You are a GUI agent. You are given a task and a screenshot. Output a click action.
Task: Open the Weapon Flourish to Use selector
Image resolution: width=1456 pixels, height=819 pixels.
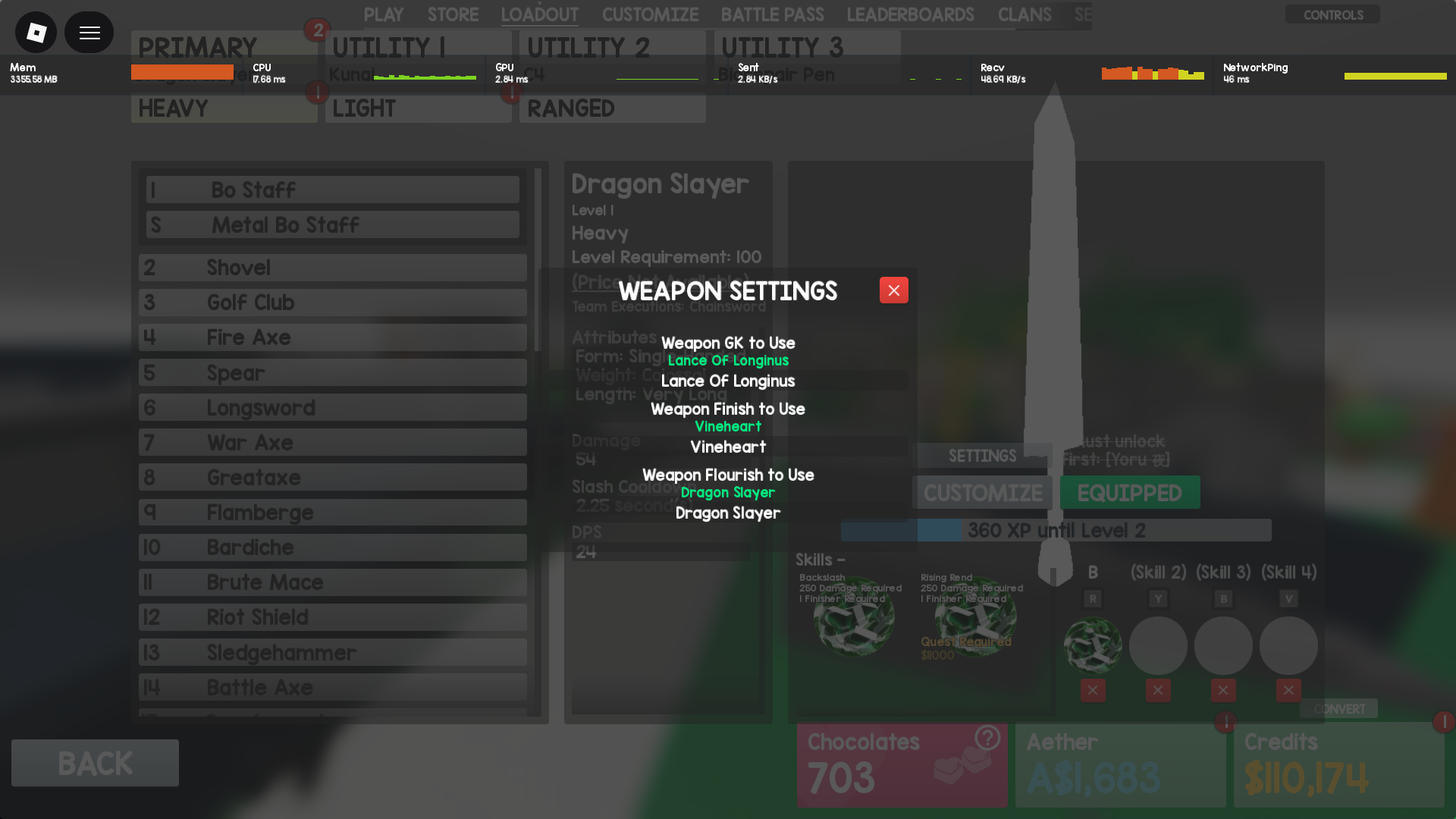[x=727, y=513]
